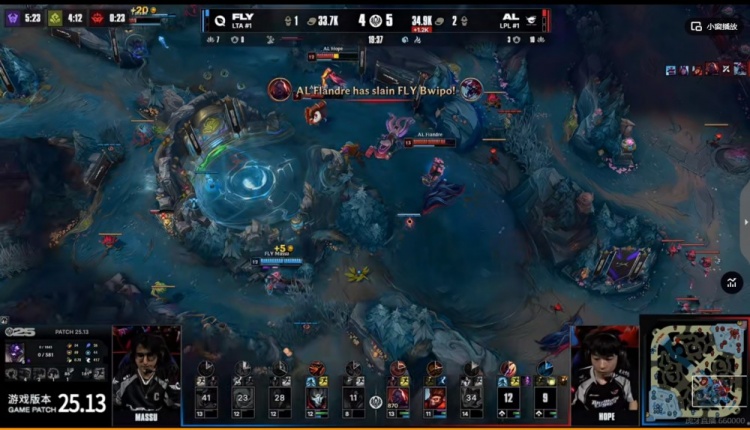Open MASSU's player camera feed
Image resolution: width=750 pixels, height=430 pixels.
click(146, 368)
